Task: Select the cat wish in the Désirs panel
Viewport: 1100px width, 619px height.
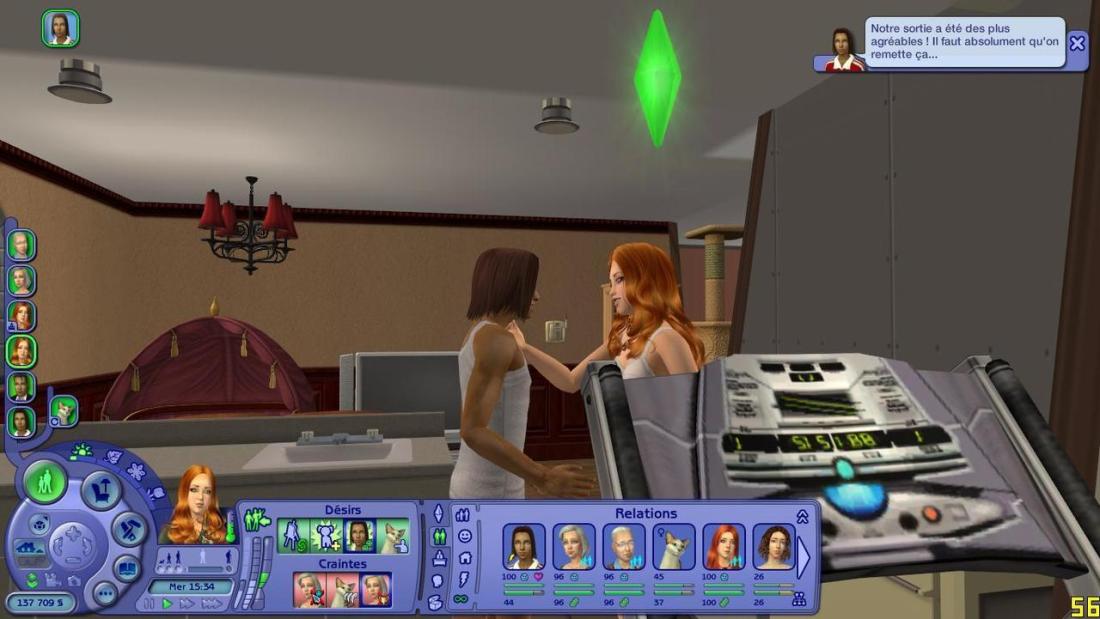Action: click(x=394, y=536)
